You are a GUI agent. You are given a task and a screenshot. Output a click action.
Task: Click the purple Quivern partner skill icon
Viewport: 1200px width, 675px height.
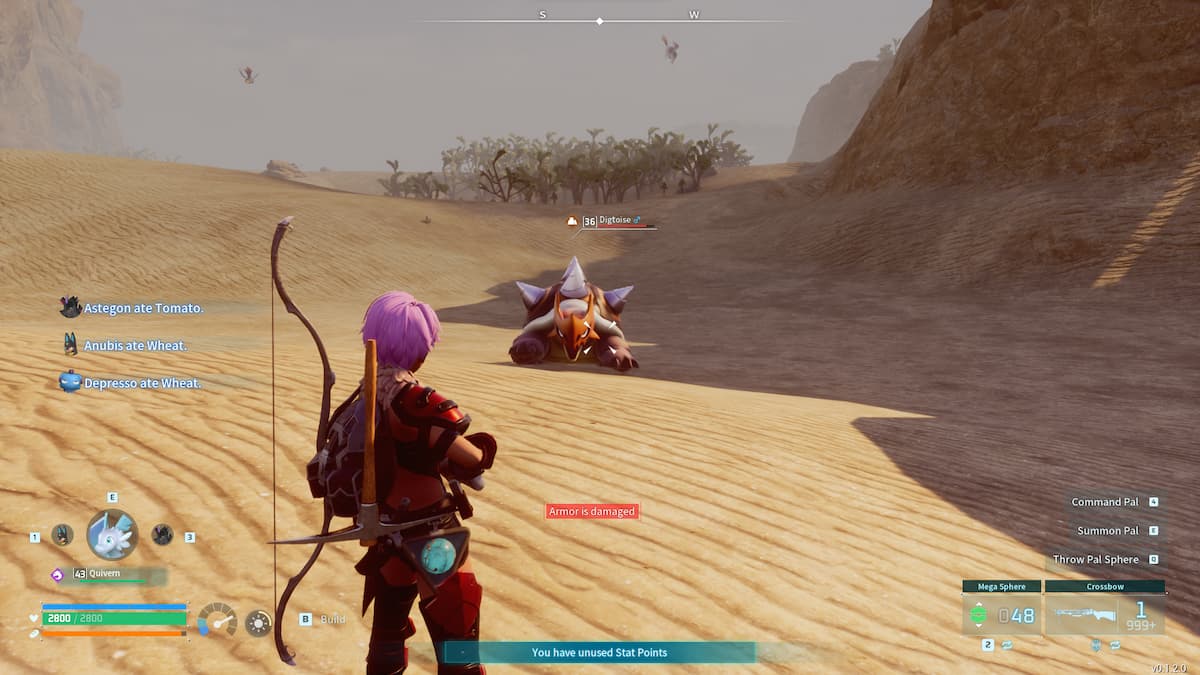58,575
